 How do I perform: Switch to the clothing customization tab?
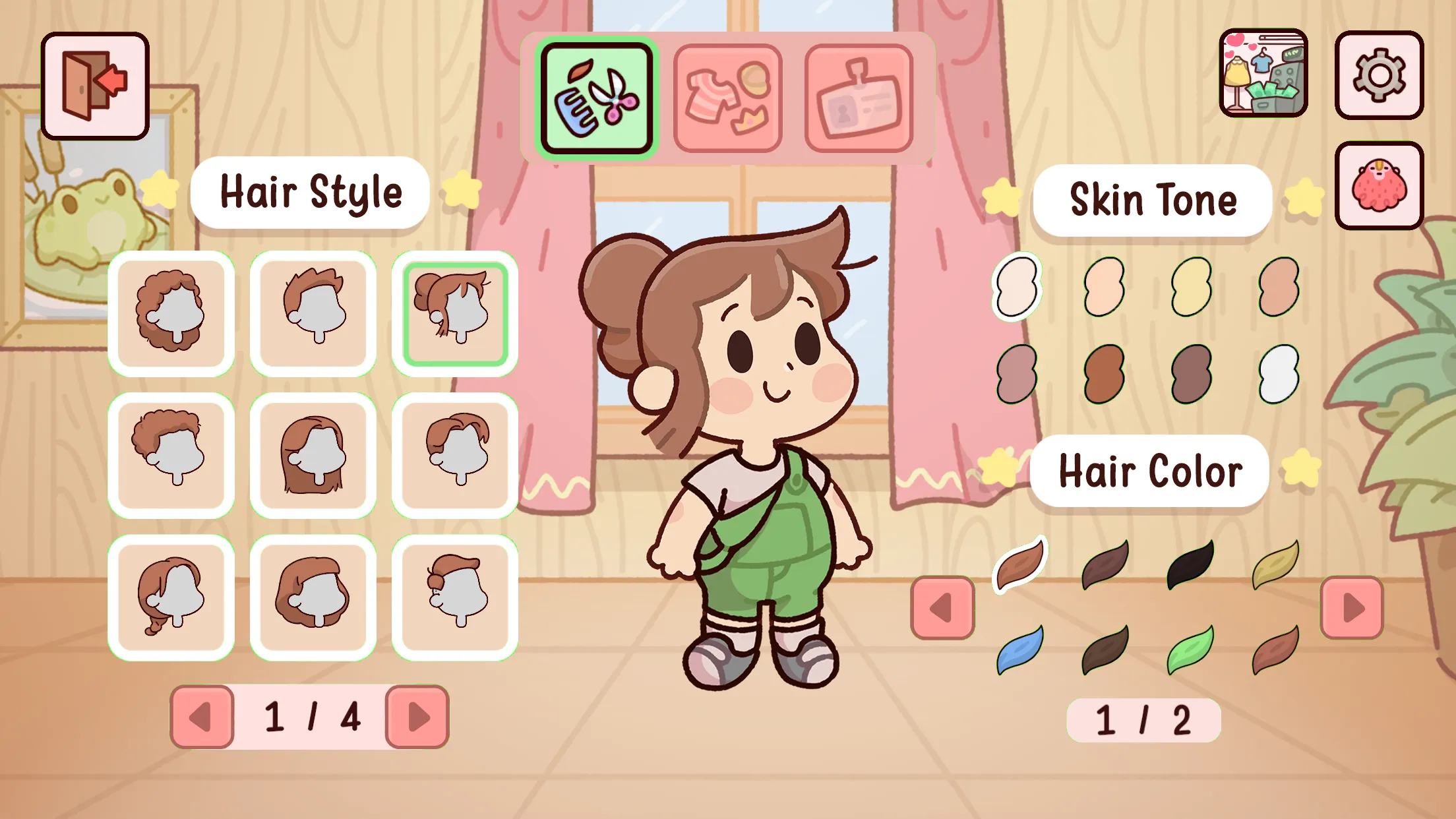click(727, 98)
